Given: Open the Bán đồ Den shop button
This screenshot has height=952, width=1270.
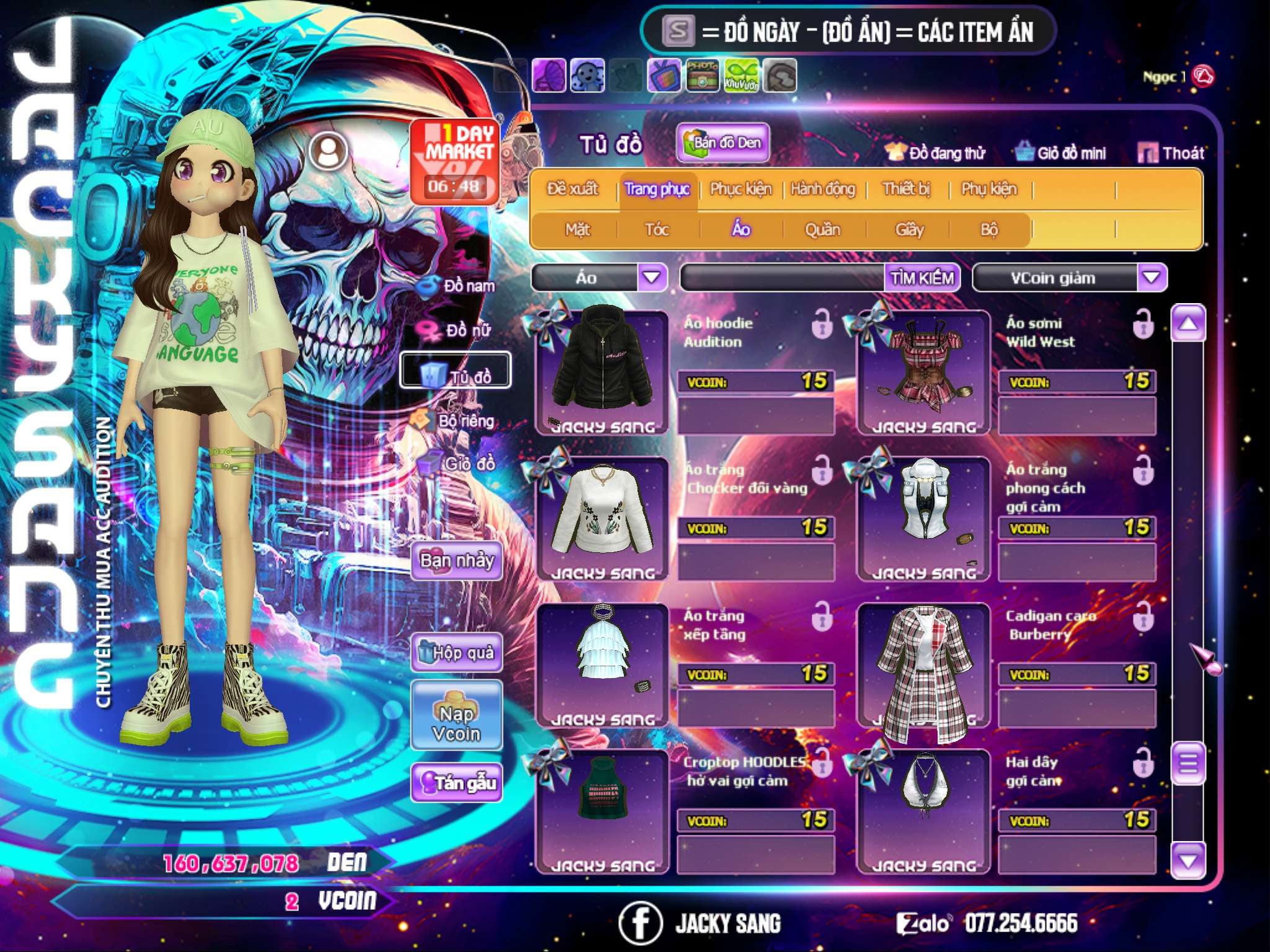Looking at the screenshot, I should (722, 143).
